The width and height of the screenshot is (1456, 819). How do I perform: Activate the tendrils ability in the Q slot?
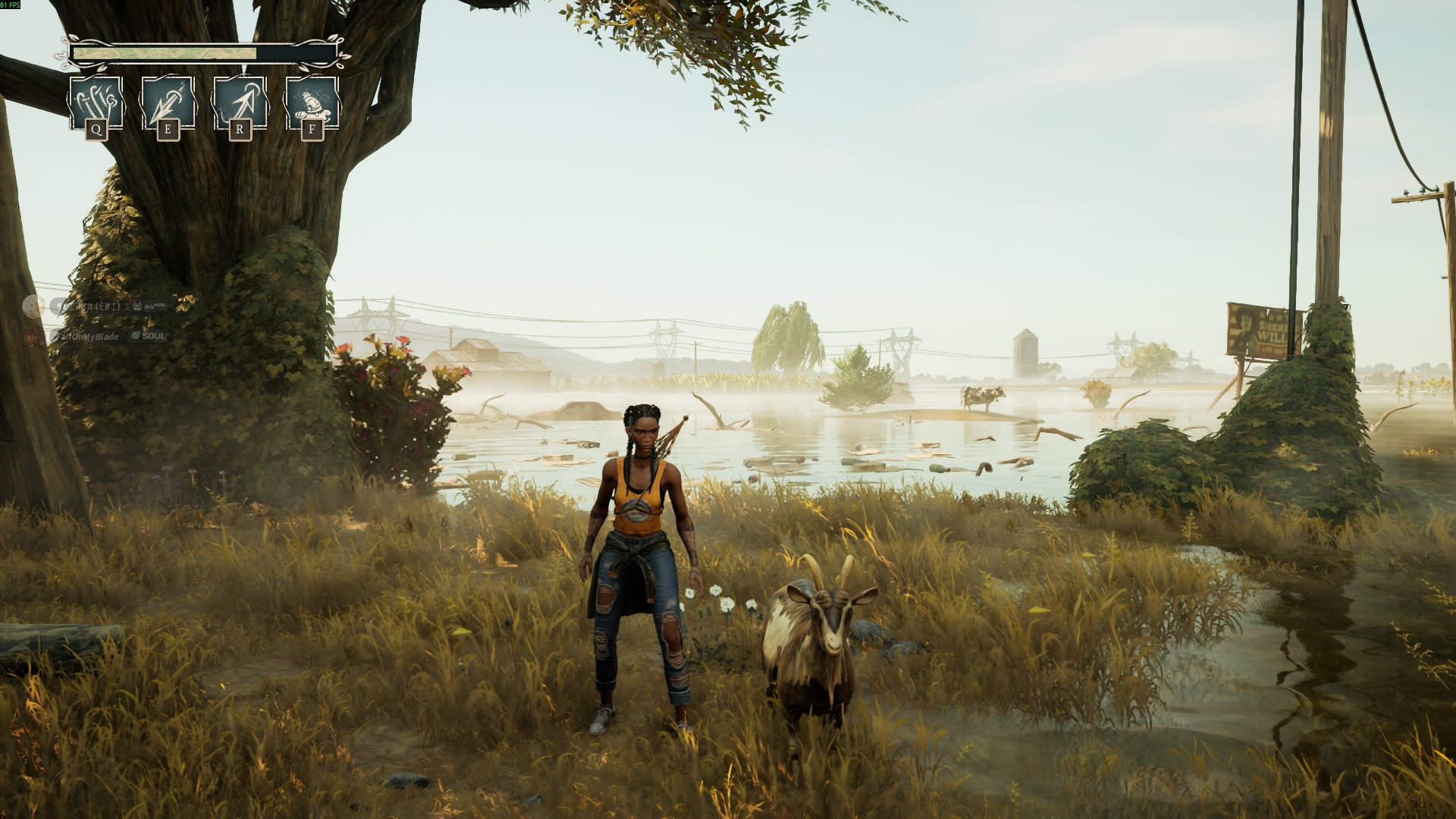click(96, 104)
